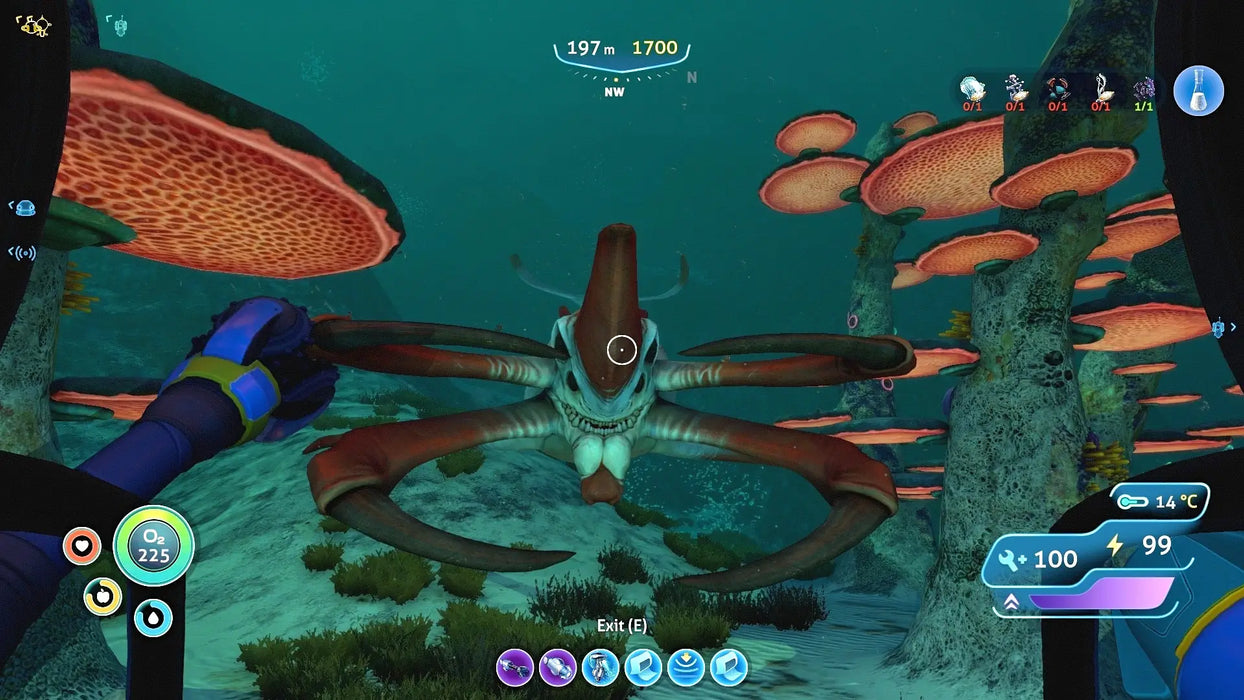
Task: Open the pinned flask recipe icon
Action: (x=1198, y=91)
